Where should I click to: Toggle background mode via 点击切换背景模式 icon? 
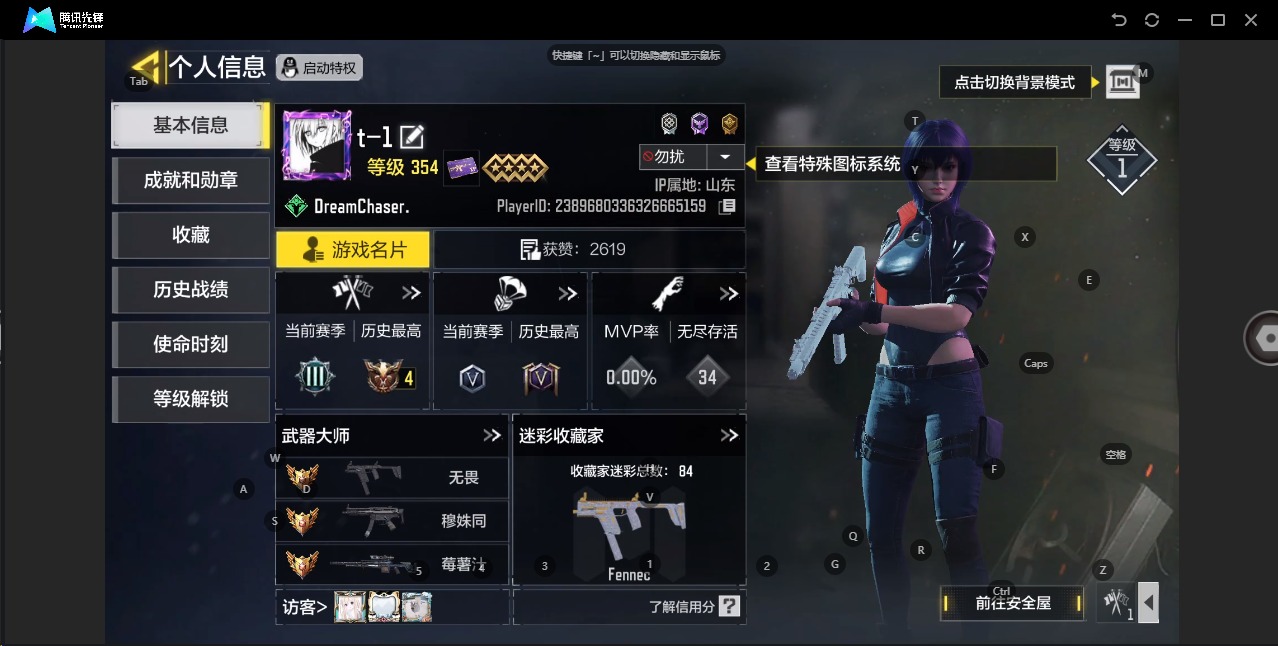tap(1122, 82)
